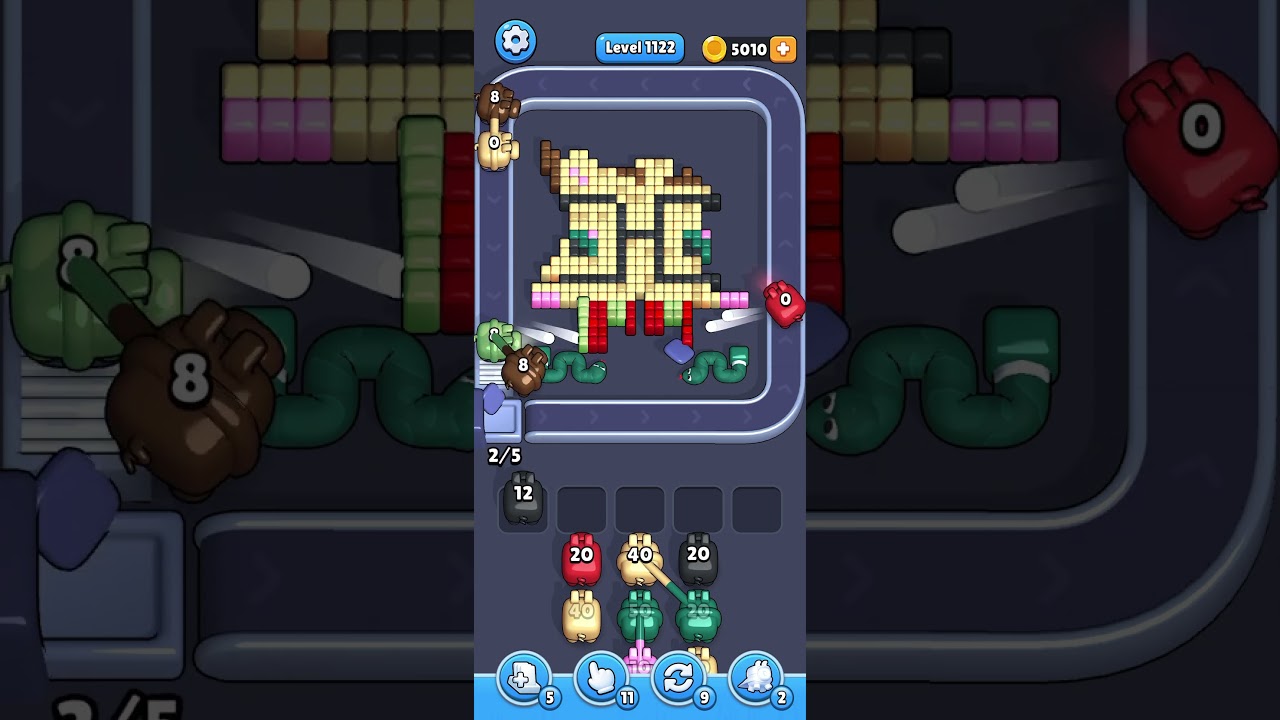This screenshot has width=1280, height=720.
Task: Tap the red fist piece labeled 20
Action: coord(580,557)
